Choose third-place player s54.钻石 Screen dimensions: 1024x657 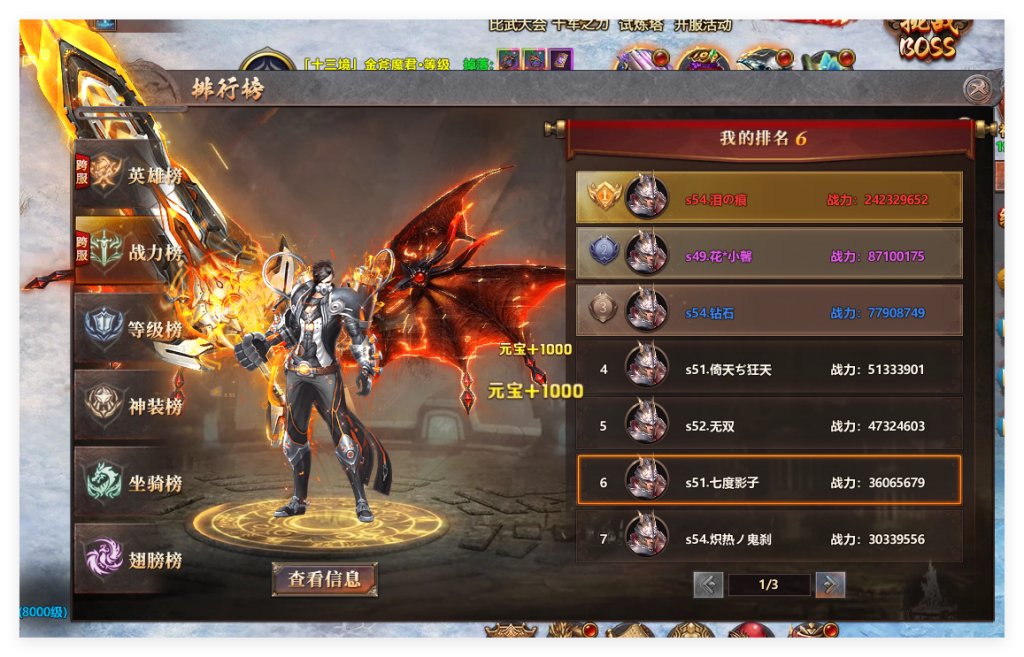(769, 312)
